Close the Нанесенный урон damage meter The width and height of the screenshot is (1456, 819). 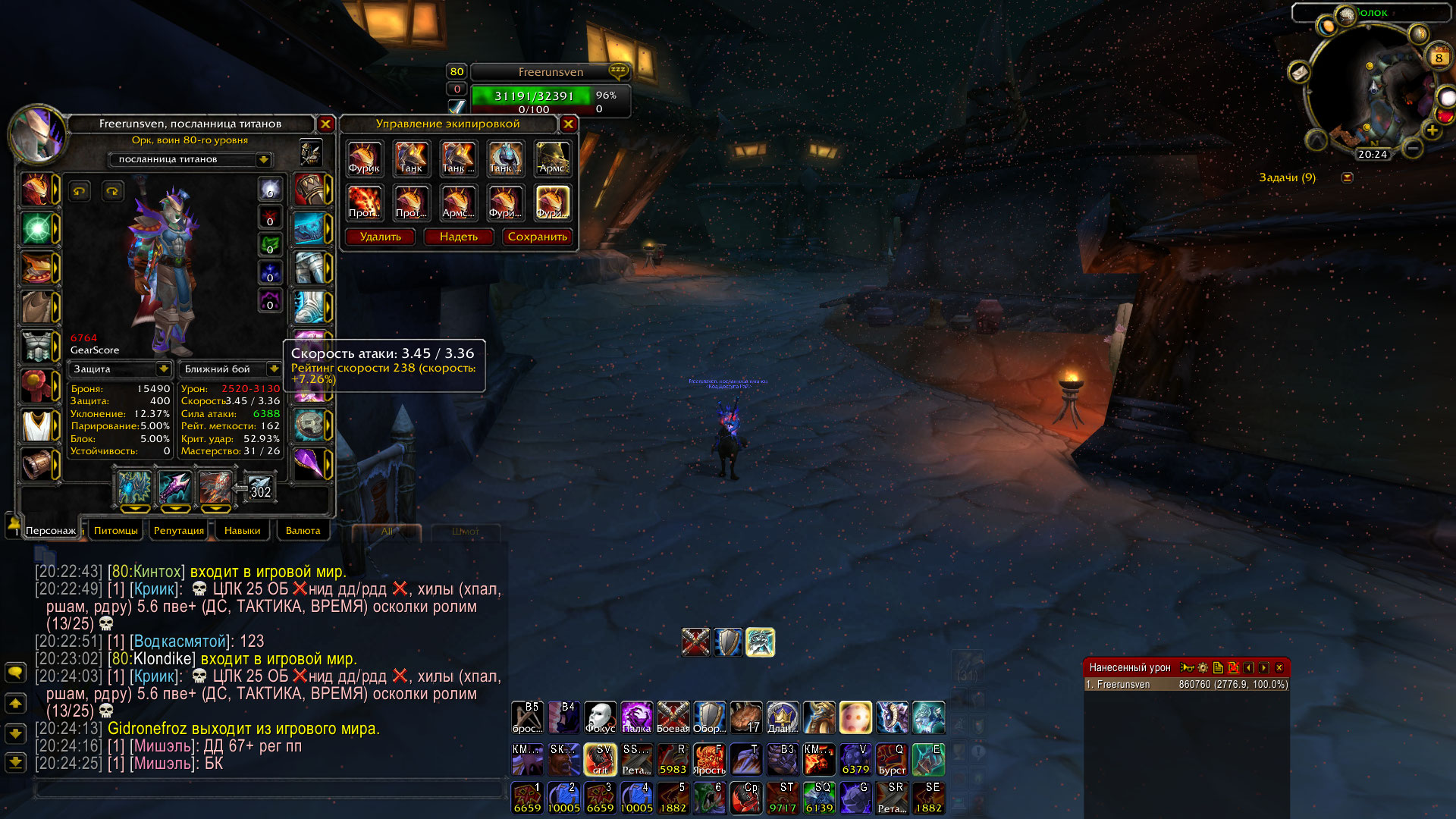tap(1279, 667)
